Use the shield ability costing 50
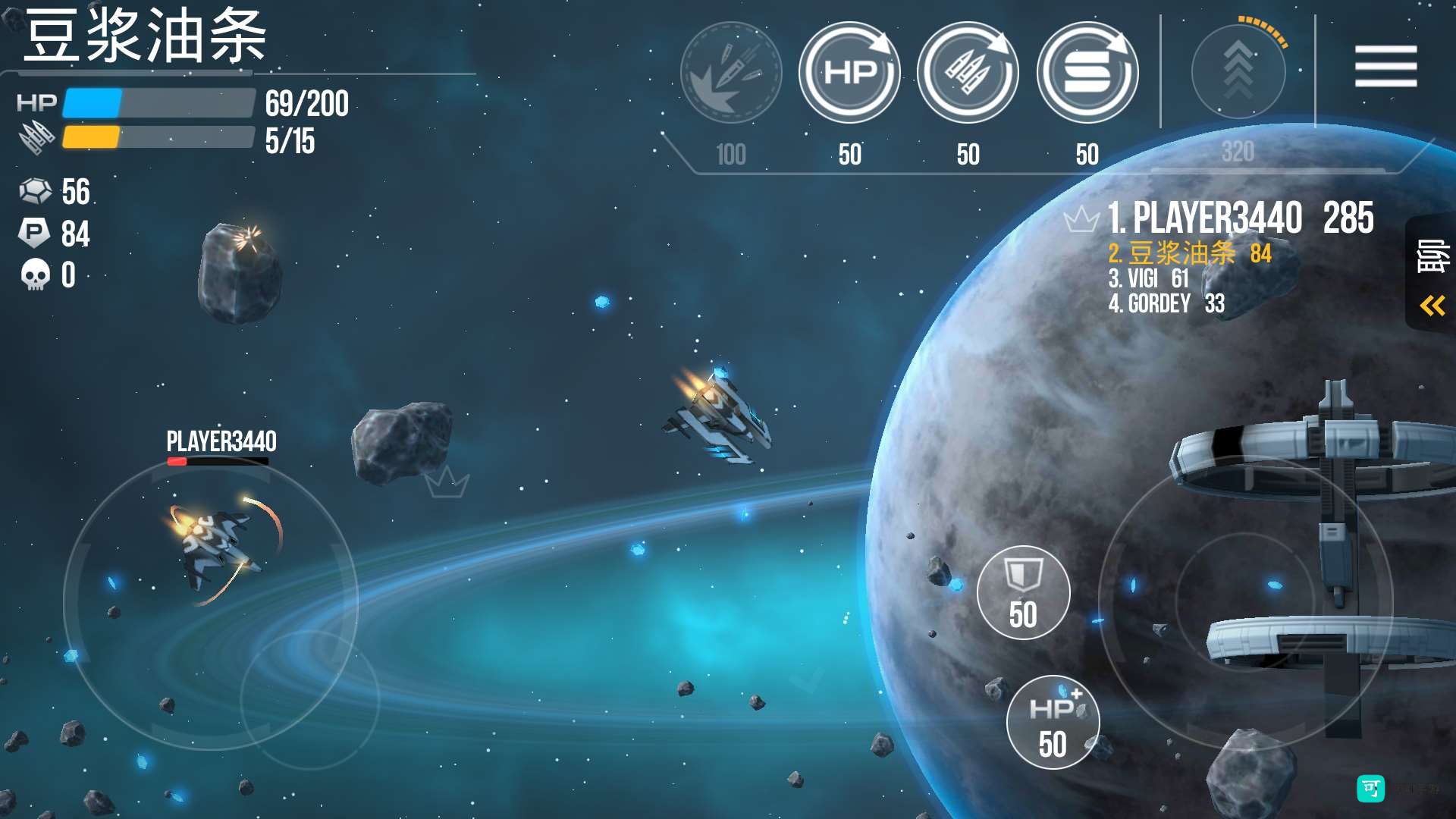Viewport: 1456px width, 819px height. pos(1023,592)
